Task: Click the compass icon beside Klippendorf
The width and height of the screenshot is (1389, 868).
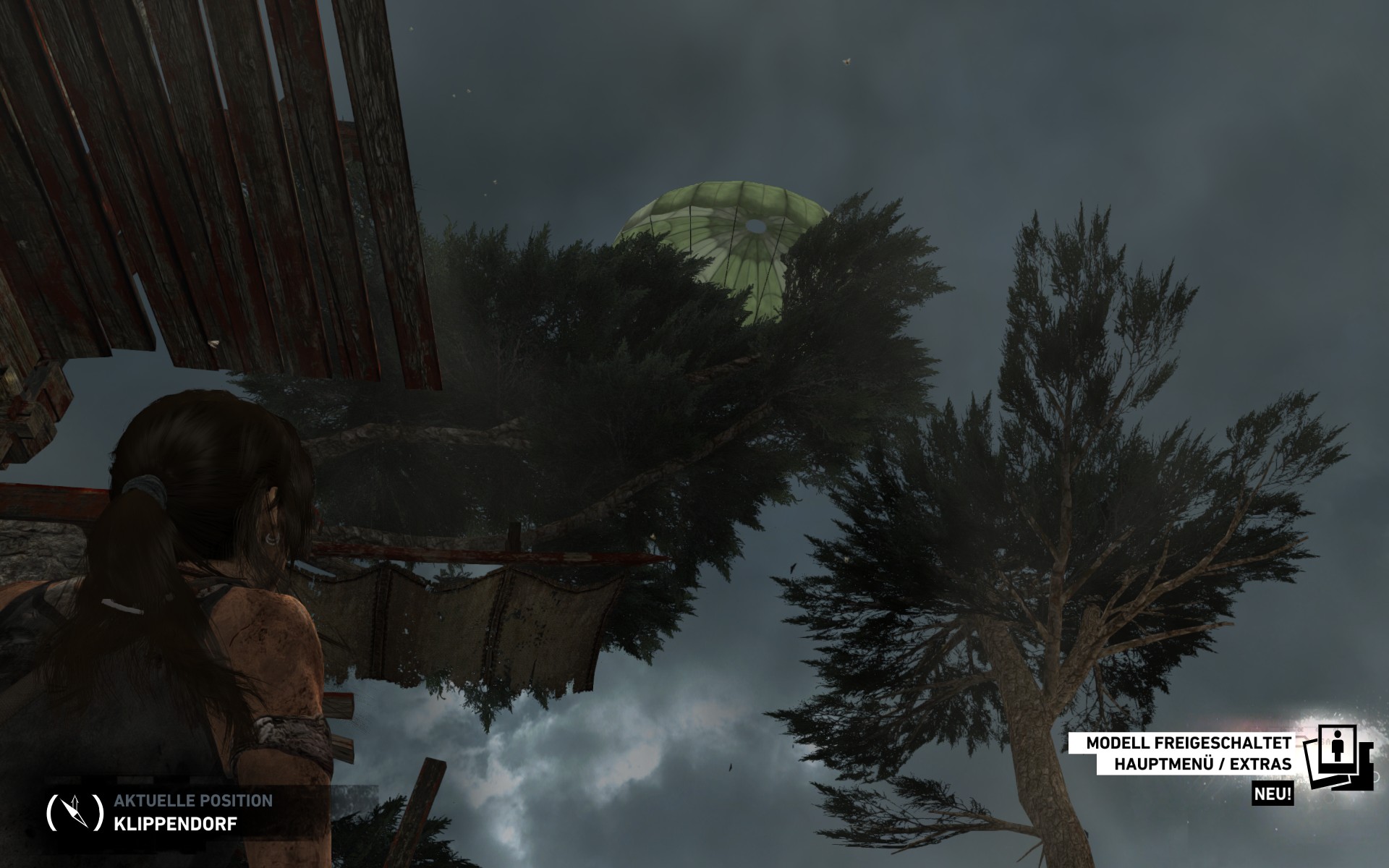Action: [75, 812]
